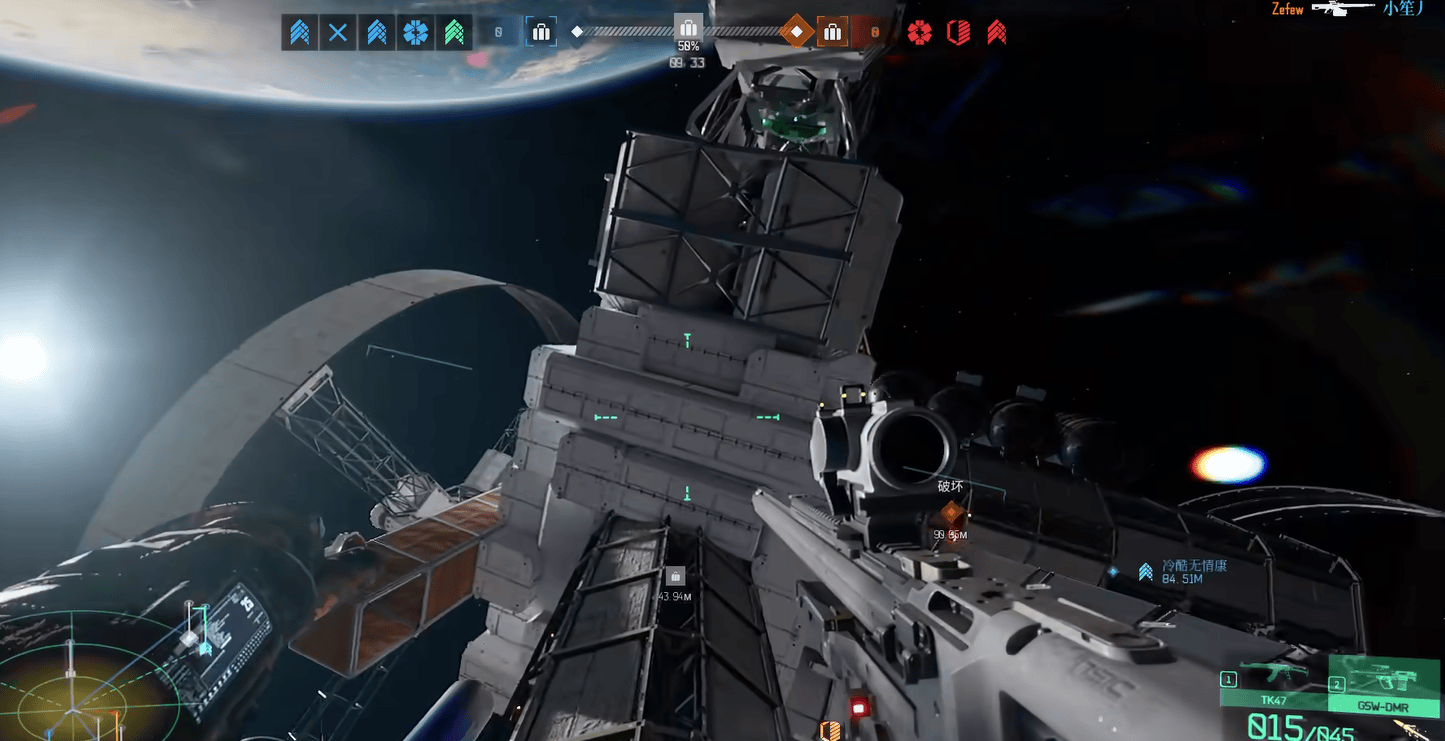Select the red medic cross enemy icon
The image size is (1445, 741).
click(x=919, y=32)
